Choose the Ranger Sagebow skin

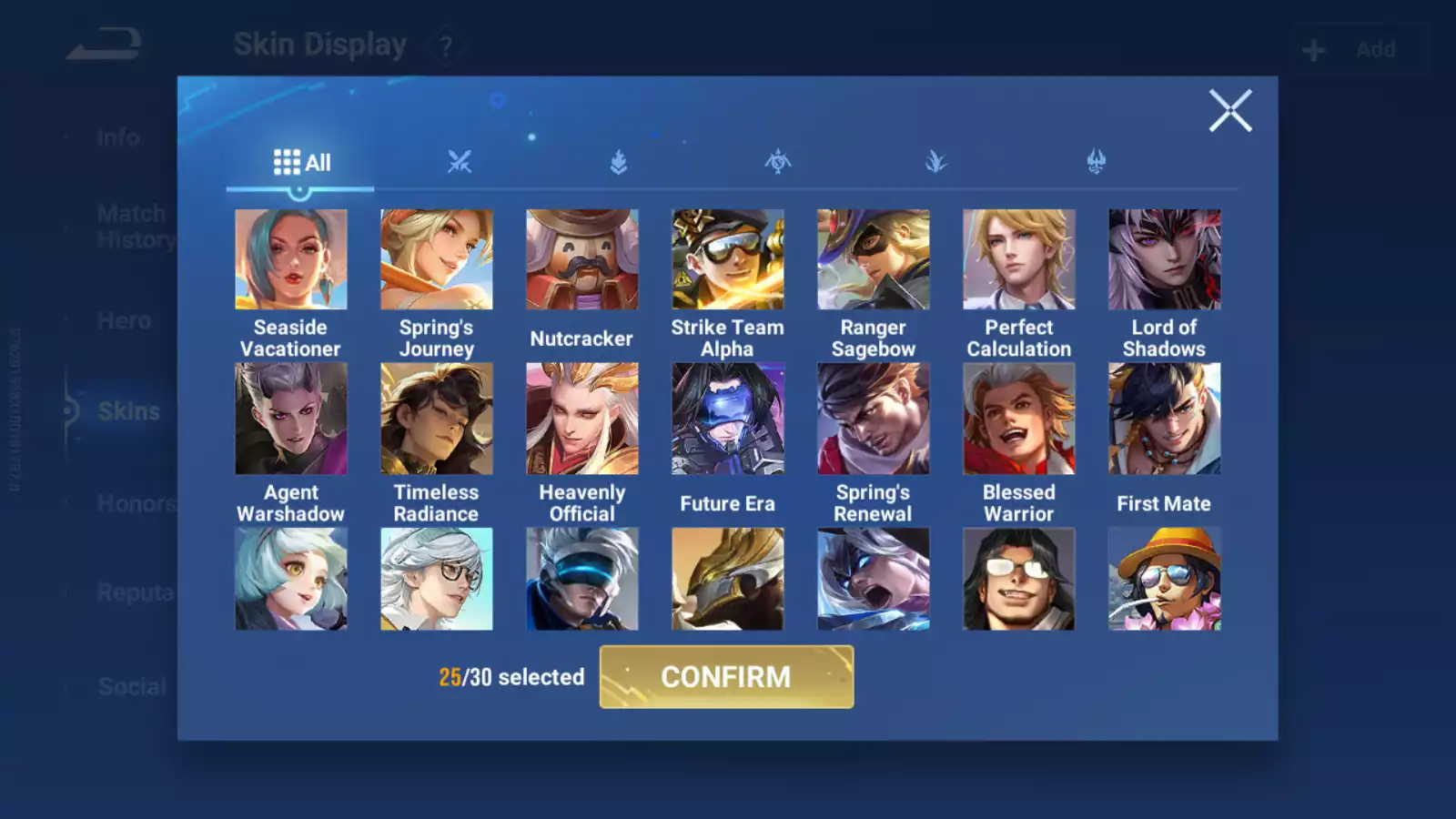(x=874, y=260)
